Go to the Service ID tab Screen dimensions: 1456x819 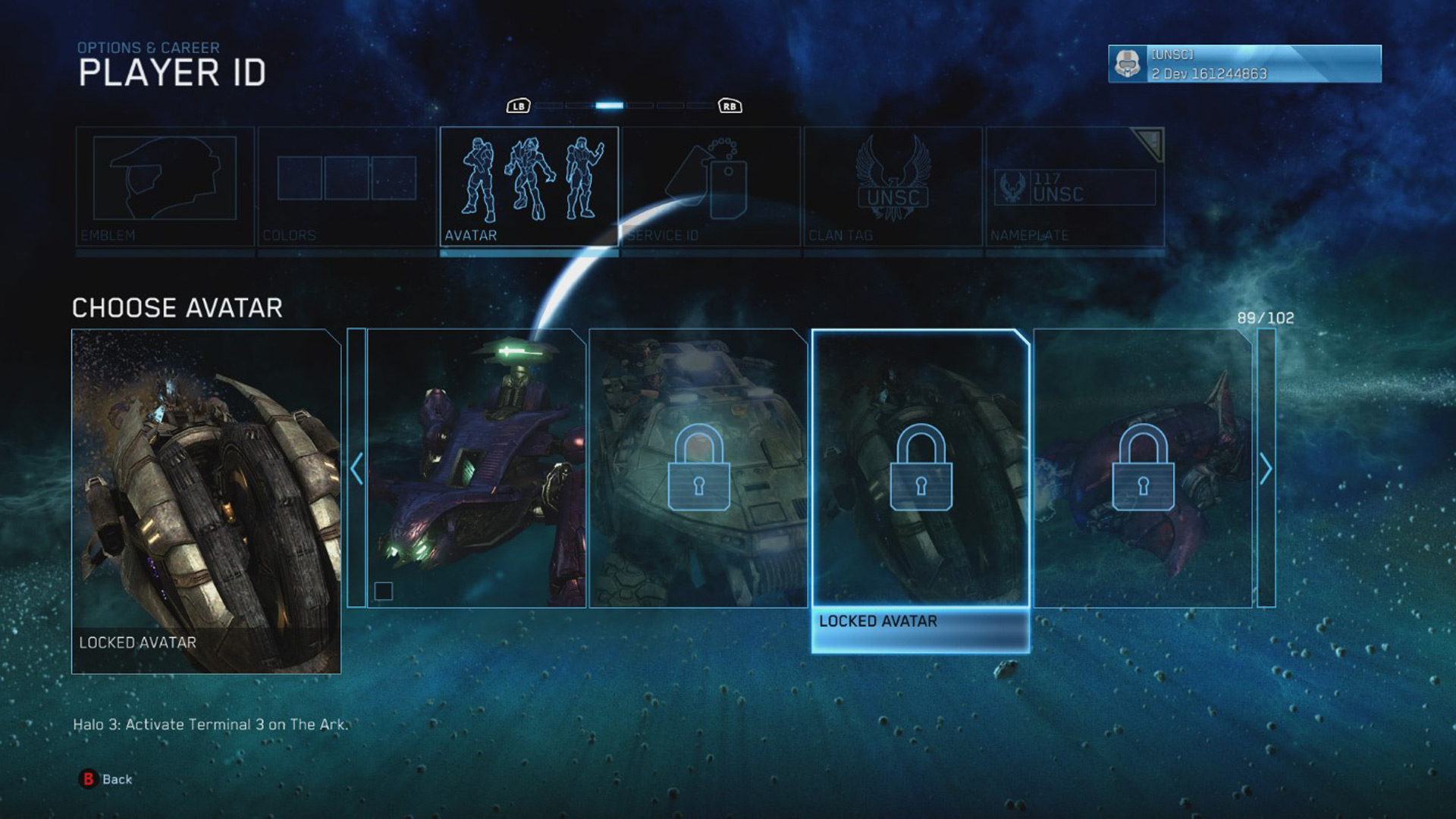[711, 187]
